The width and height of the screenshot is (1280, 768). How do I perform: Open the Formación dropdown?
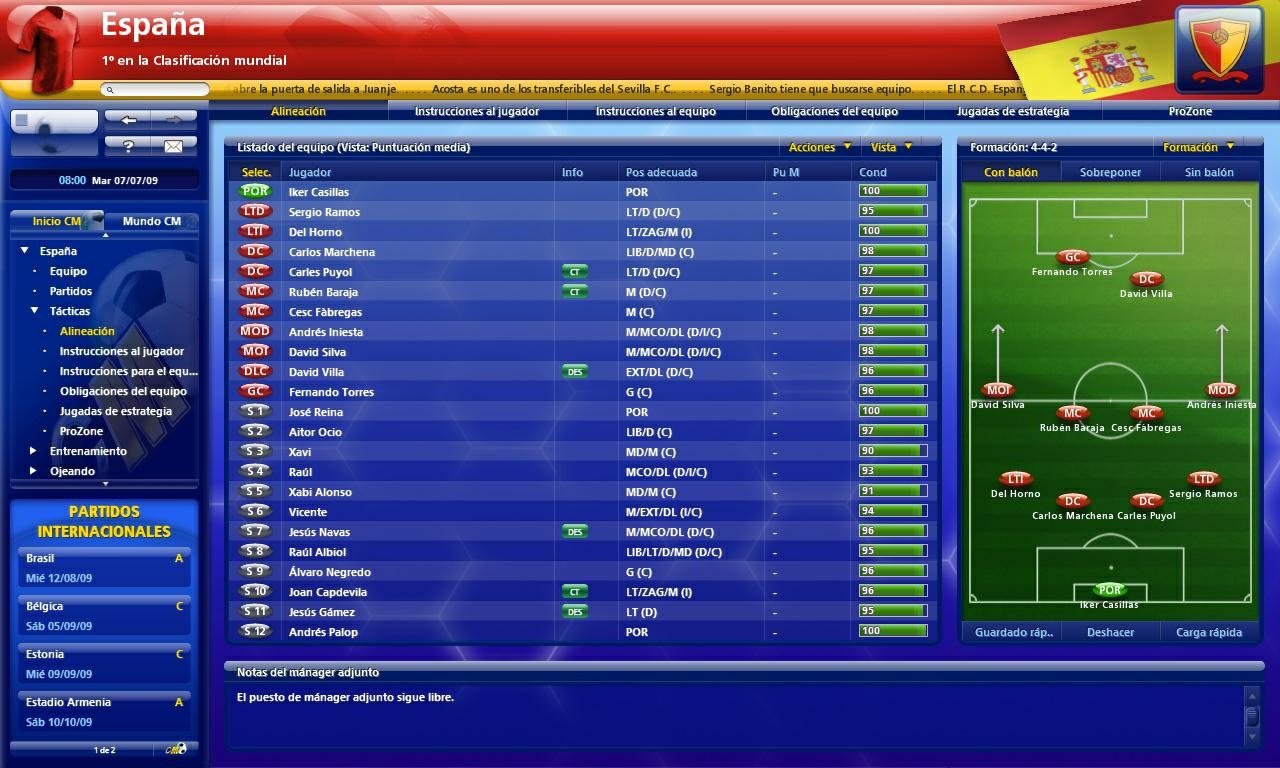click(1199, 147)
